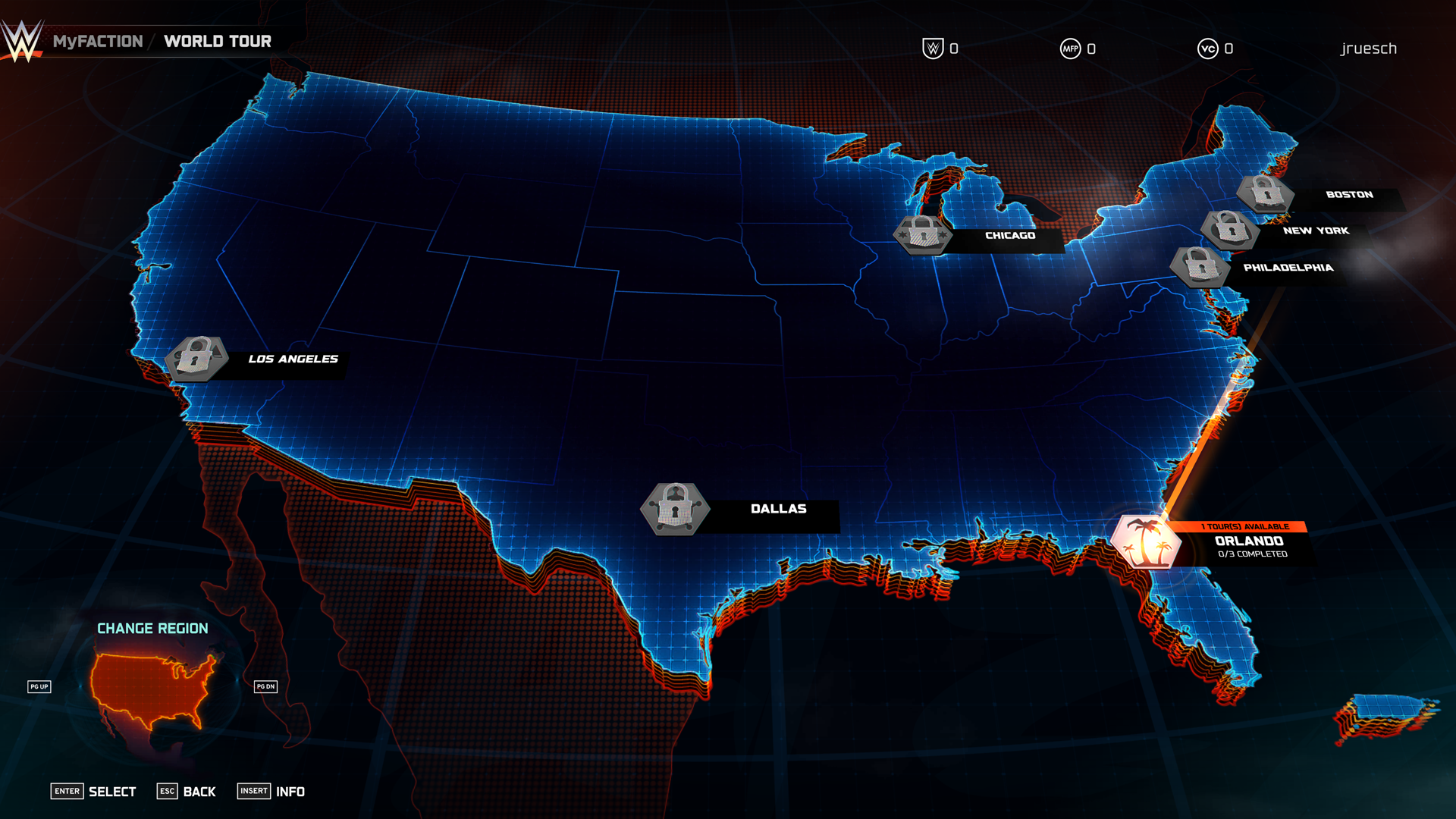Screen dimensions: 1456x819
Task: Select the locked Philadelphia marker
Action: coord(1200,267)
